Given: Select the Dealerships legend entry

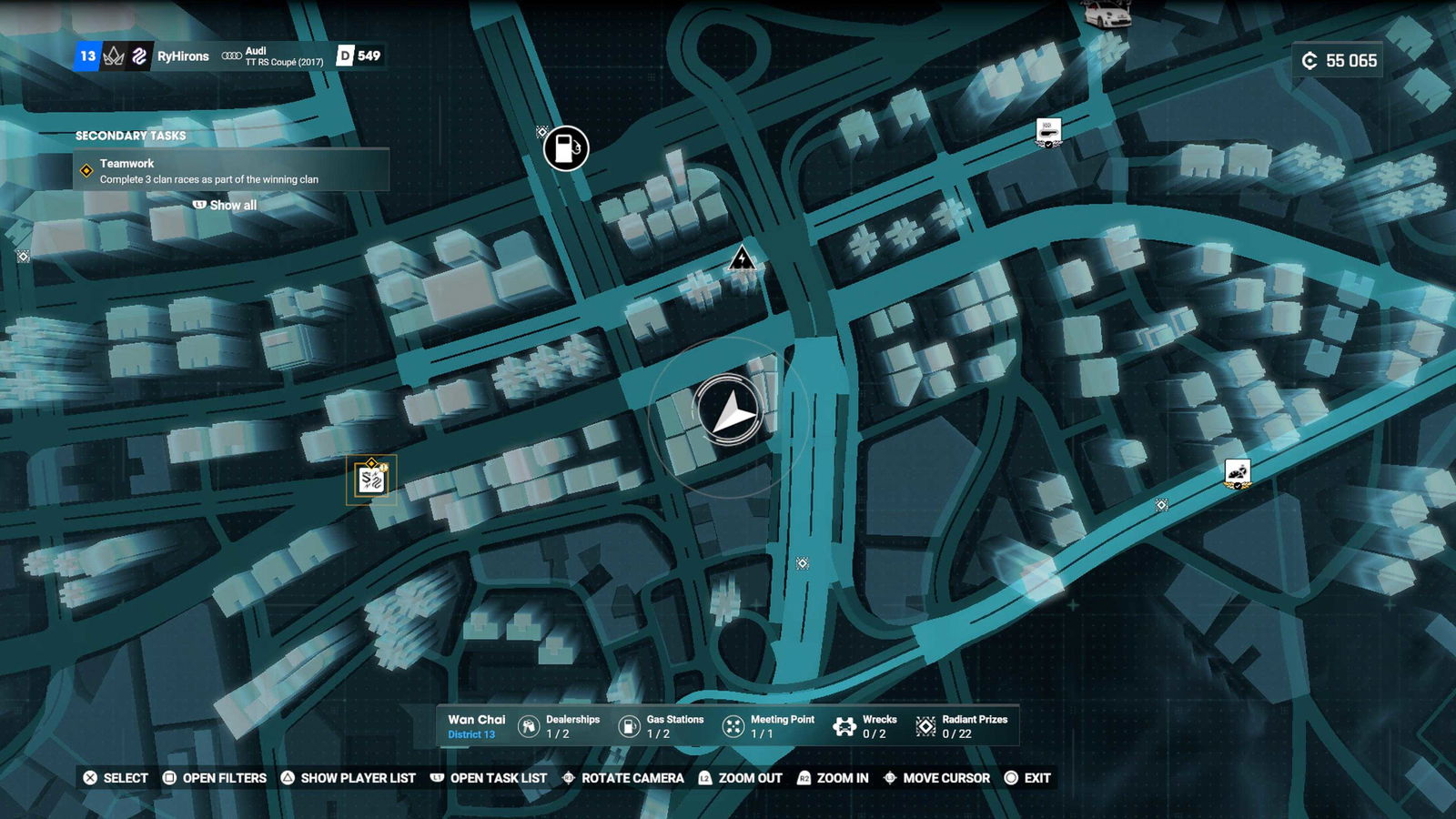Looking at the screenshot, I should tap(559, 726).
